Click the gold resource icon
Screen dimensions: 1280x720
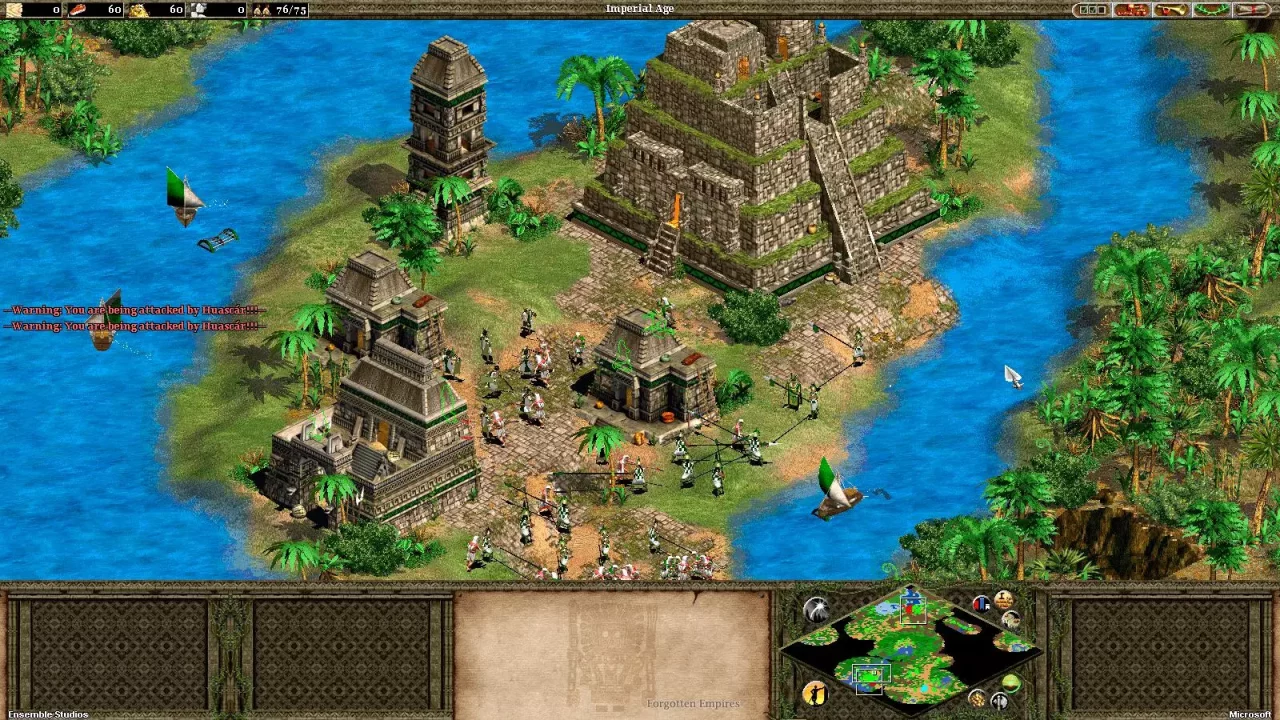point(138,9)
